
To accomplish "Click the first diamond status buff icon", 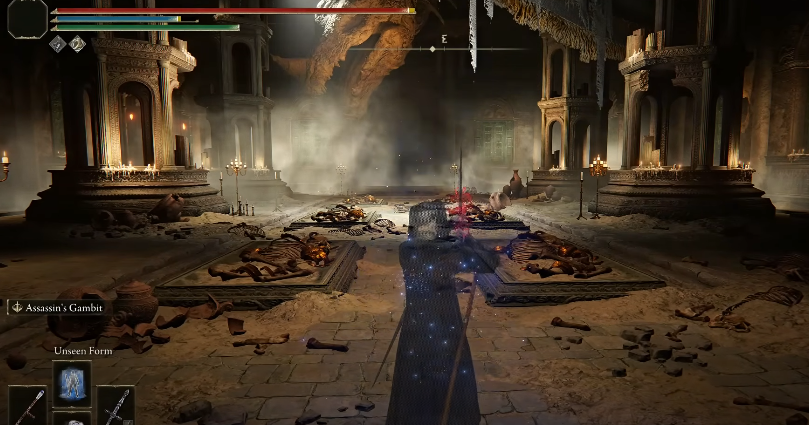I will click(x=57, y=43).
